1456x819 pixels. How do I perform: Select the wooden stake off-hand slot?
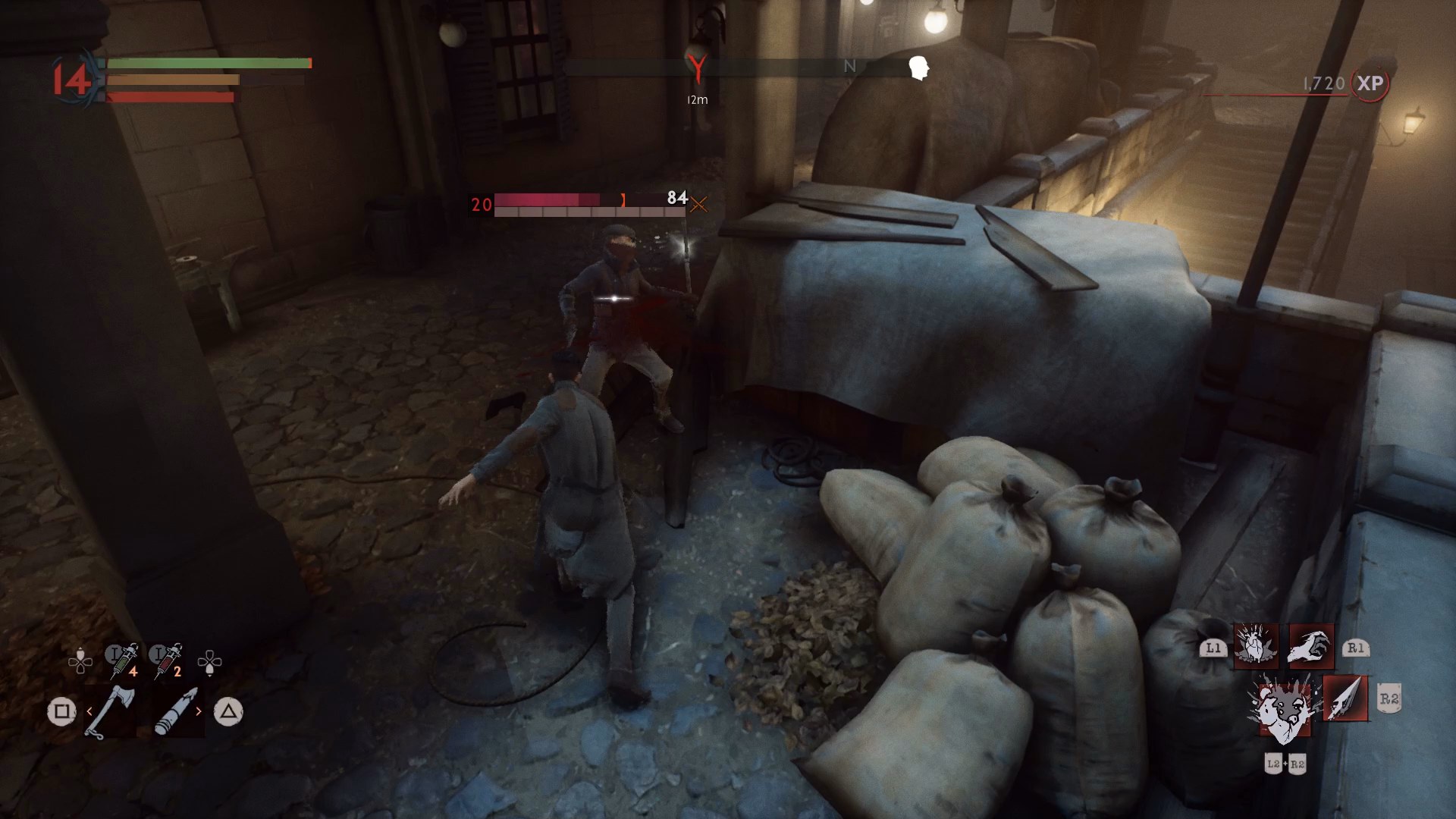coord(176,711)
